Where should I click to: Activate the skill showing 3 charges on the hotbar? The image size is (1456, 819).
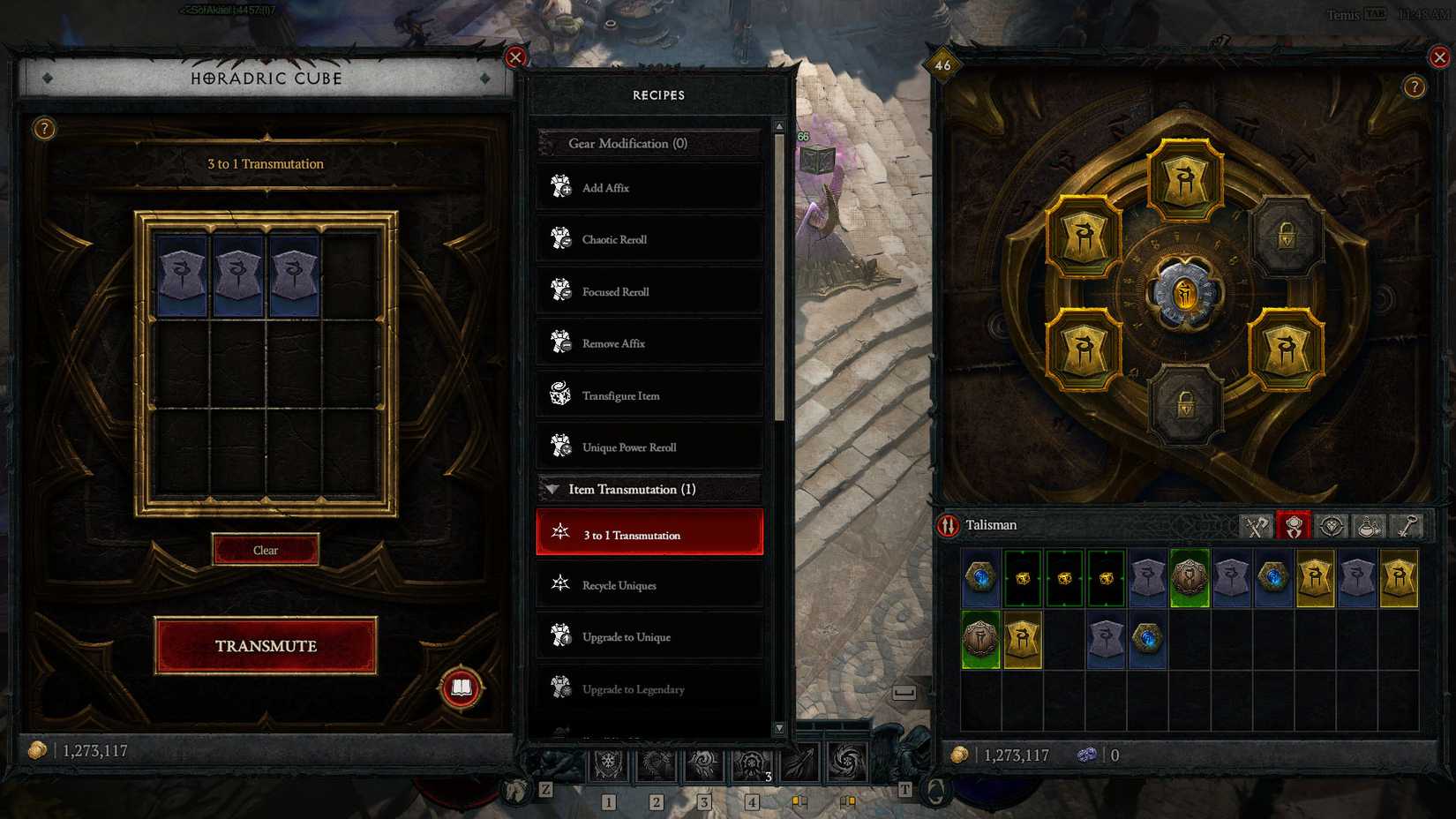pos(752,764)
